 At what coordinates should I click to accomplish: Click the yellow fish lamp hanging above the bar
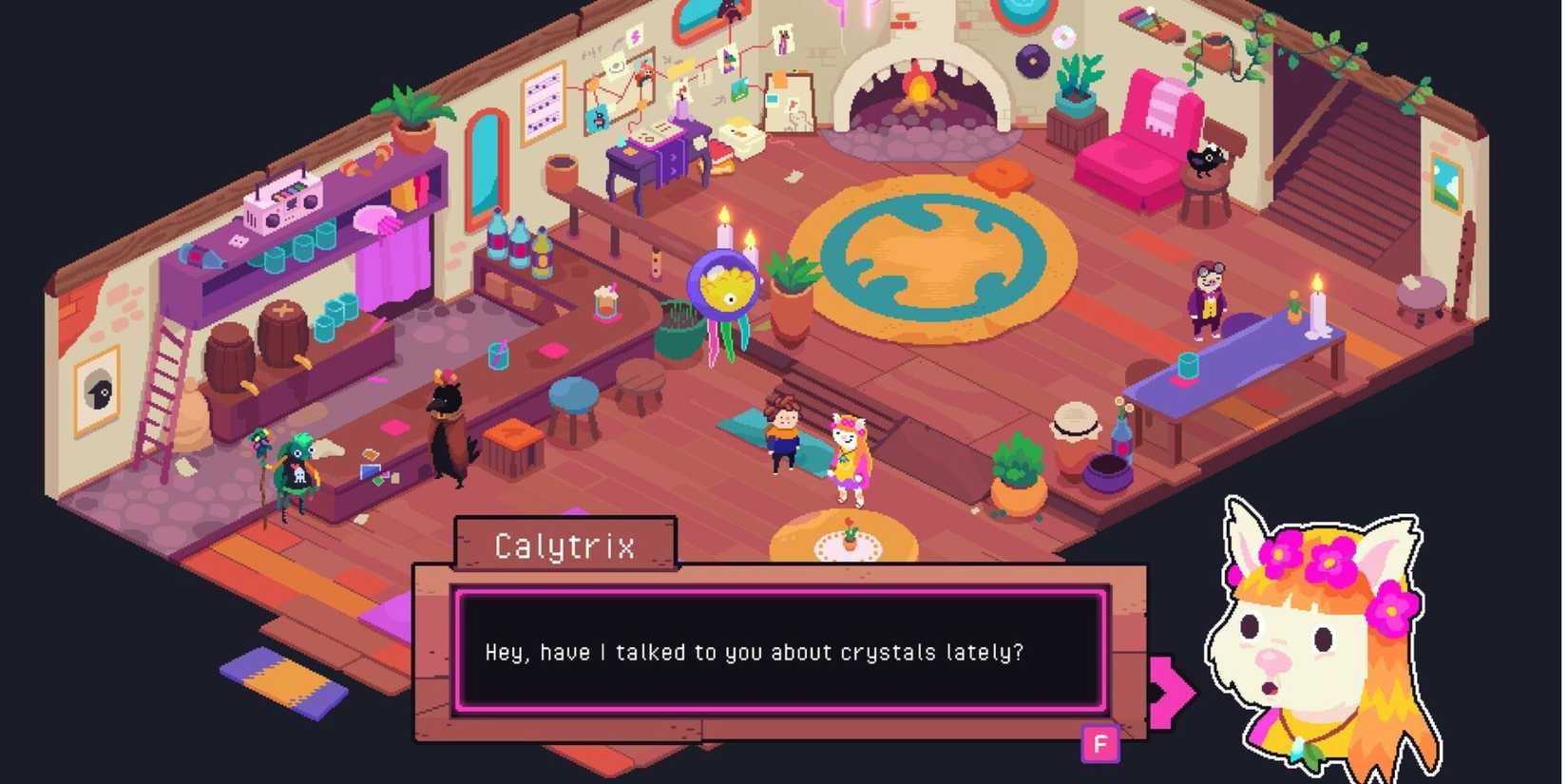(x=724, y=283)
